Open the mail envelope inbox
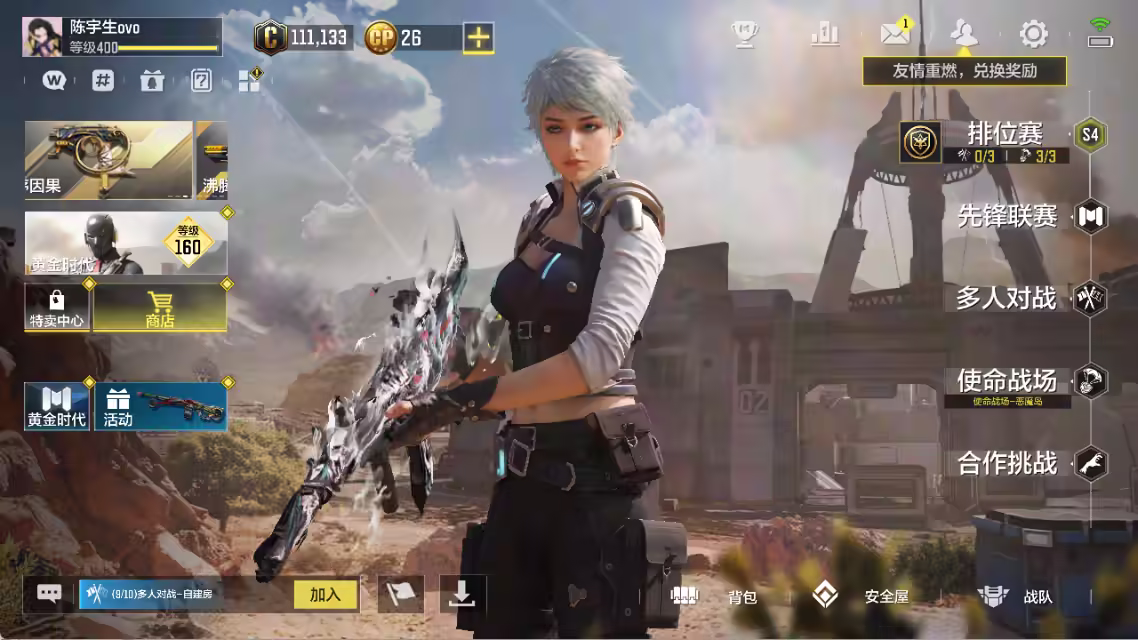1138x640 pixels. click(x=895, y=34)
